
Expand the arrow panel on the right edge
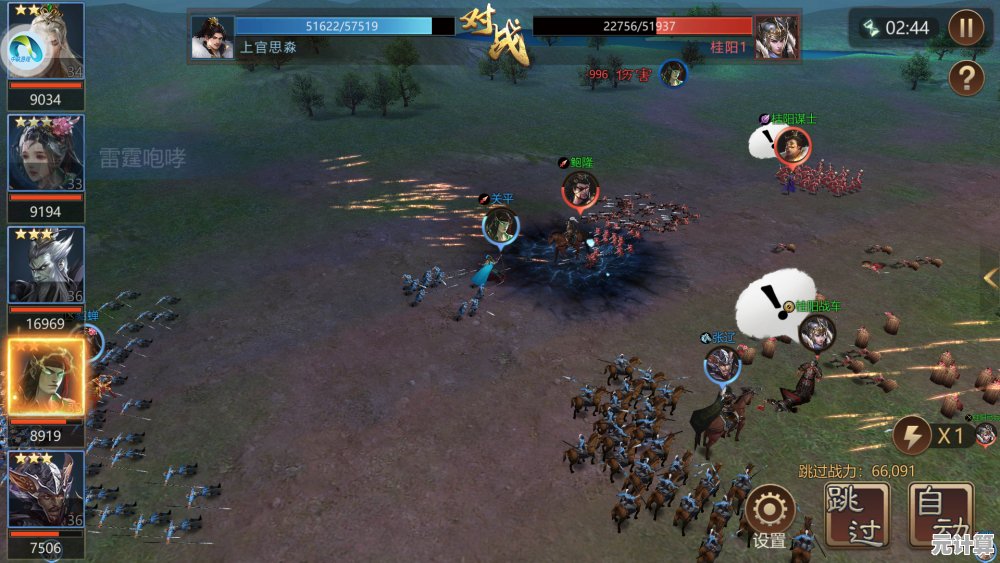pyautogui.click(x=990, y=277)
